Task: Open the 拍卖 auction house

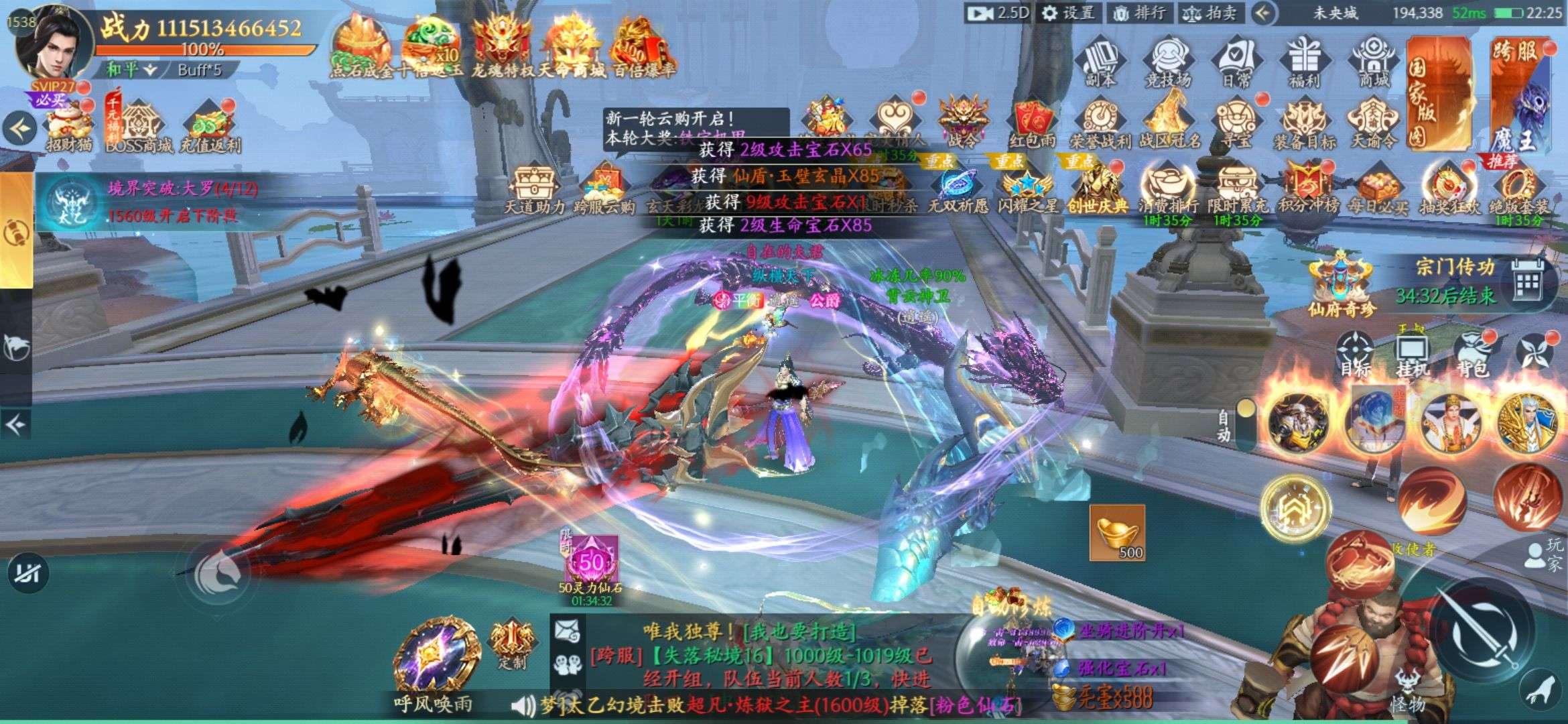Action: click(1210, 13)
